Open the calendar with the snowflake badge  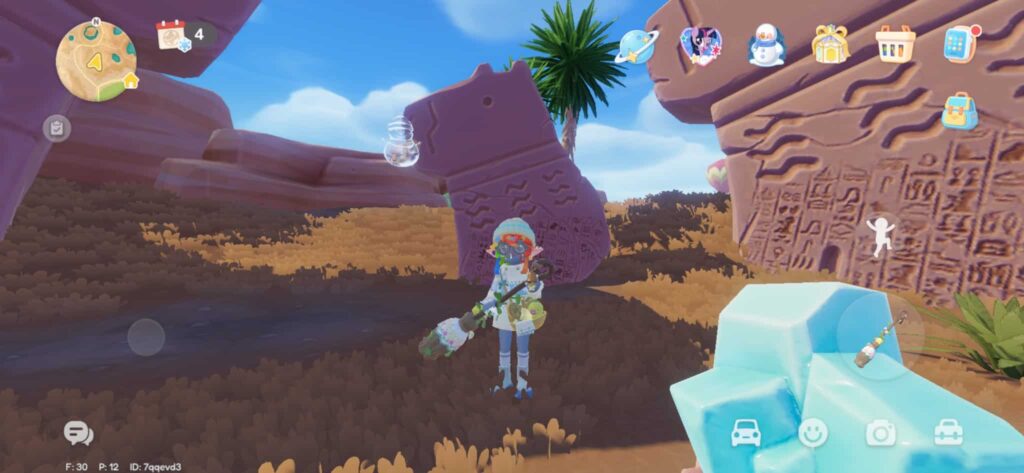click(x=172, y=35)
